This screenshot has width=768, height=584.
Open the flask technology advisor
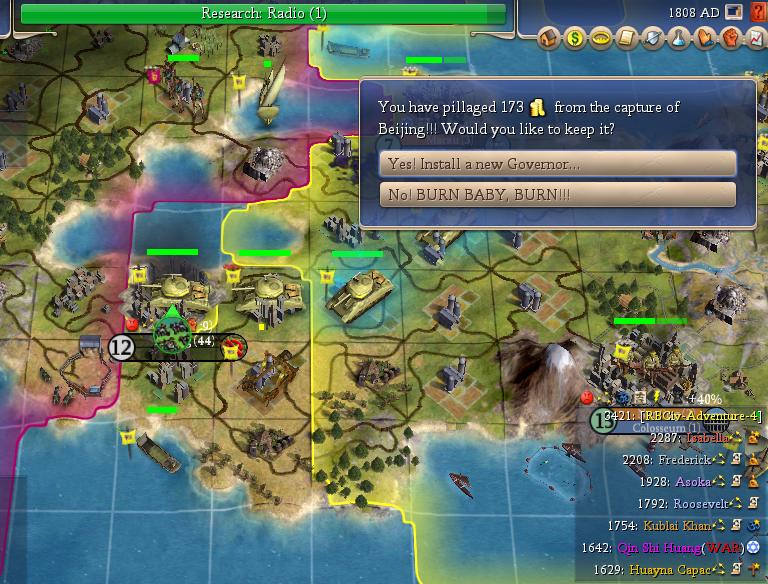[678, 39]
